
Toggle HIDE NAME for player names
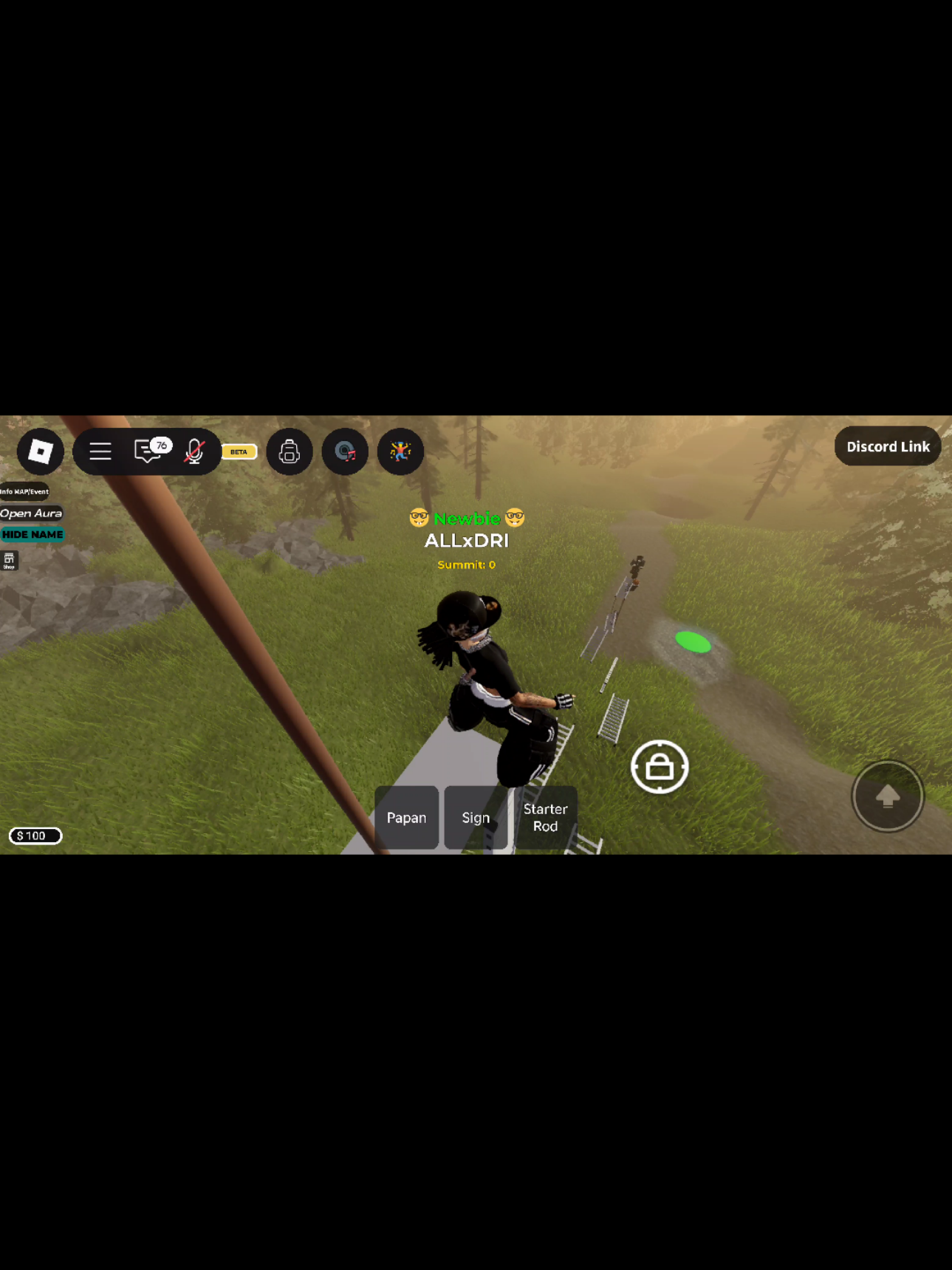point(32,534)
